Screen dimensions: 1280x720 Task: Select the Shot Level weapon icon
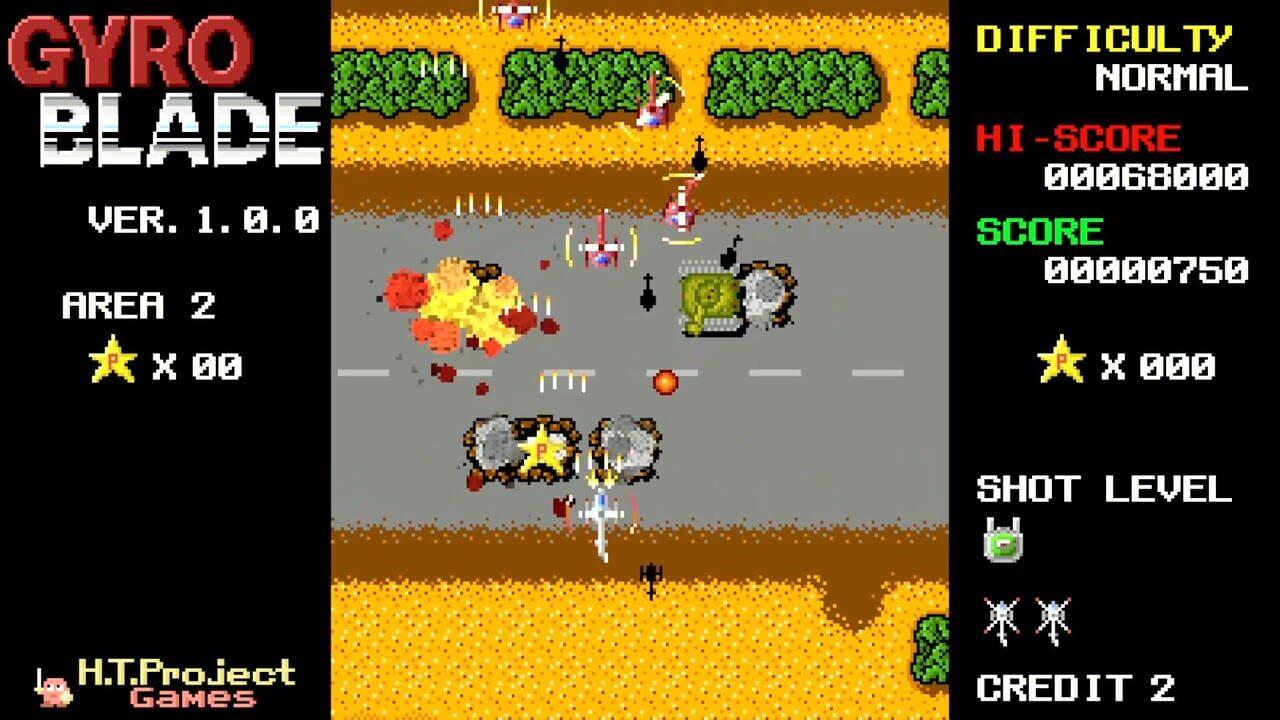(x=1004, y=540)
